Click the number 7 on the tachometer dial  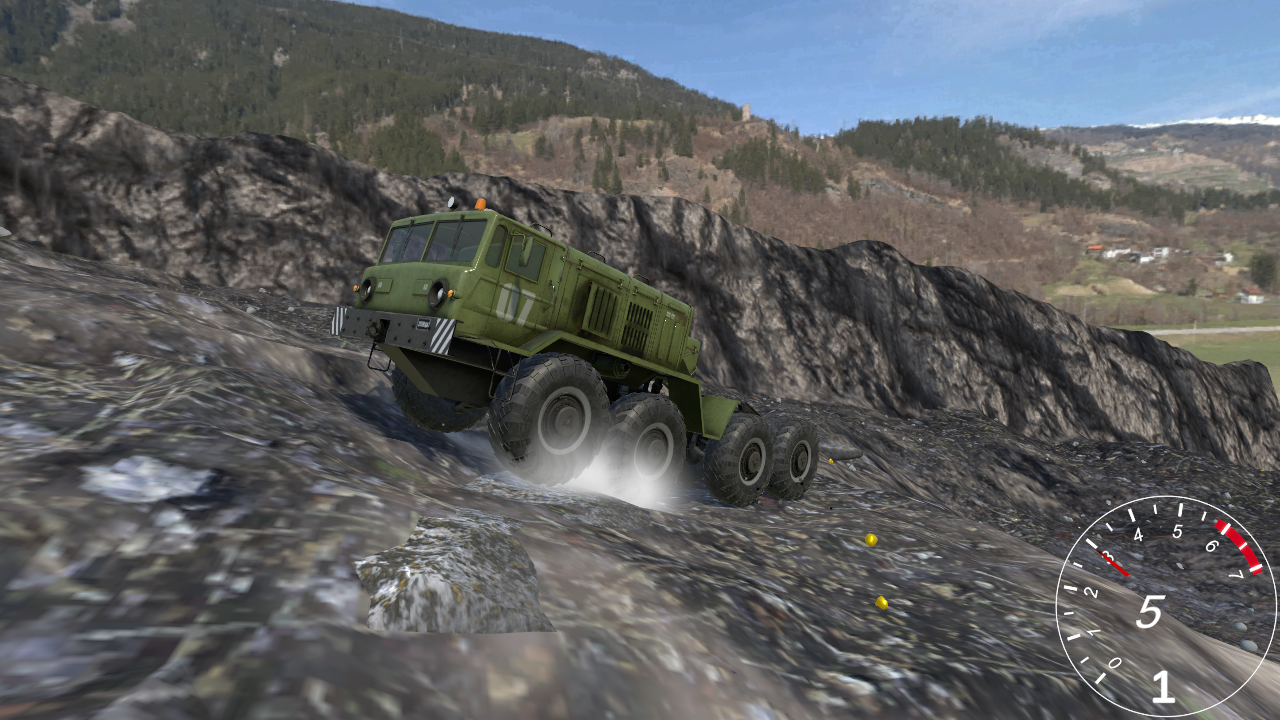(1236, 575)
